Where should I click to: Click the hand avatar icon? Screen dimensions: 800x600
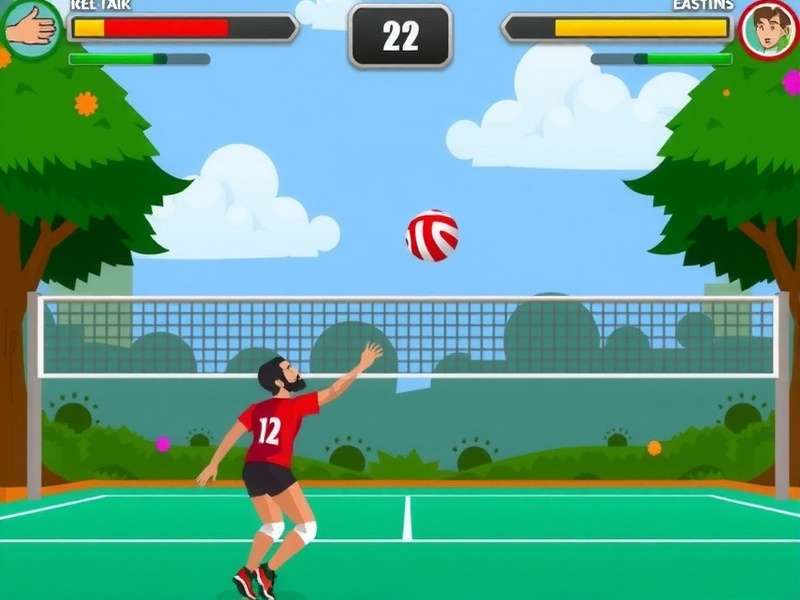pyautogui.click(x=30, y=28)
